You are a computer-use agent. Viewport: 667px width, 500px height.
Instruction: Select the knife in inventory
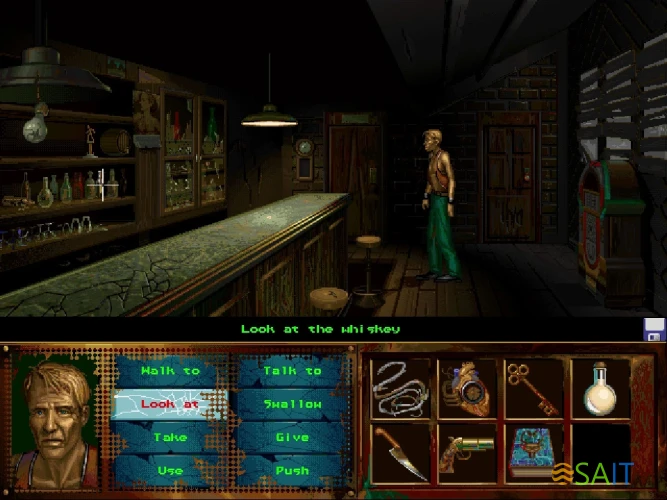pyautogui.click(x=400, y=452)
